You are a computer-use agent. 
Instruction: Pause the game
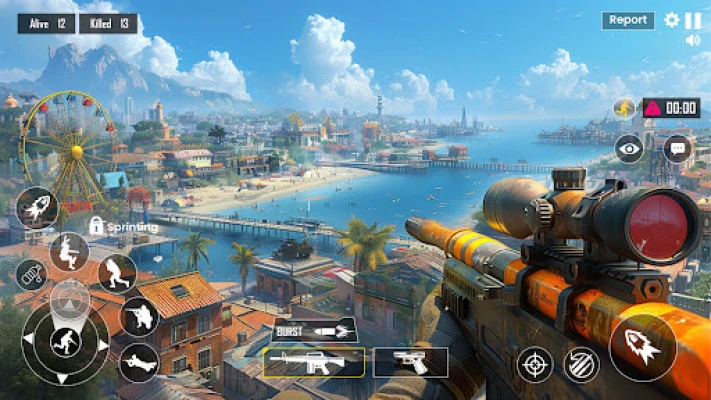coord(693,20)
